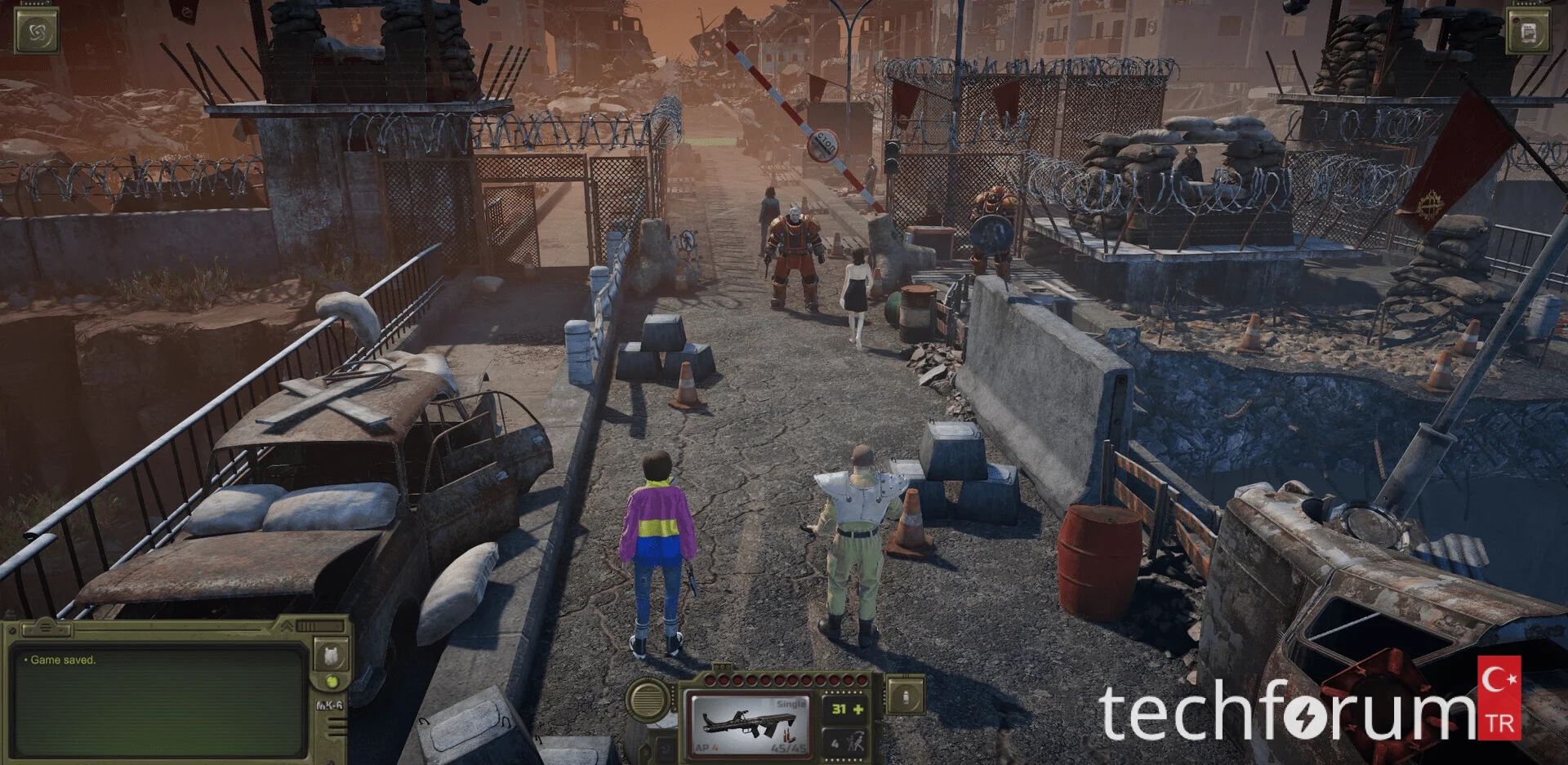Click the walking-figure movement cost icon
Screen dimensions: 1568x765
coord(857,742)
